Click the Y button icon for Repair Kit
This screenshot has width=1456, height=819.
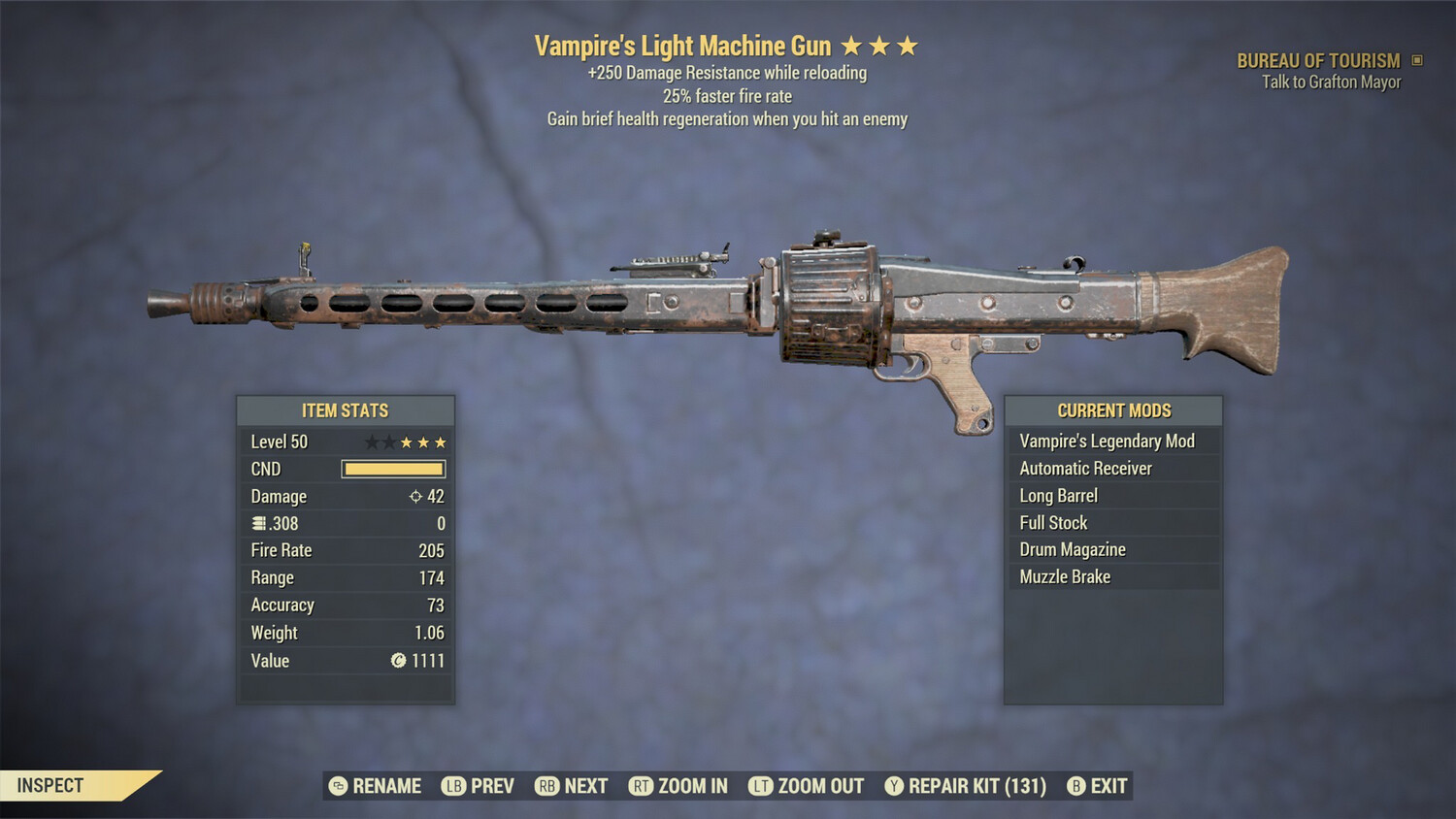coord(892,786)
